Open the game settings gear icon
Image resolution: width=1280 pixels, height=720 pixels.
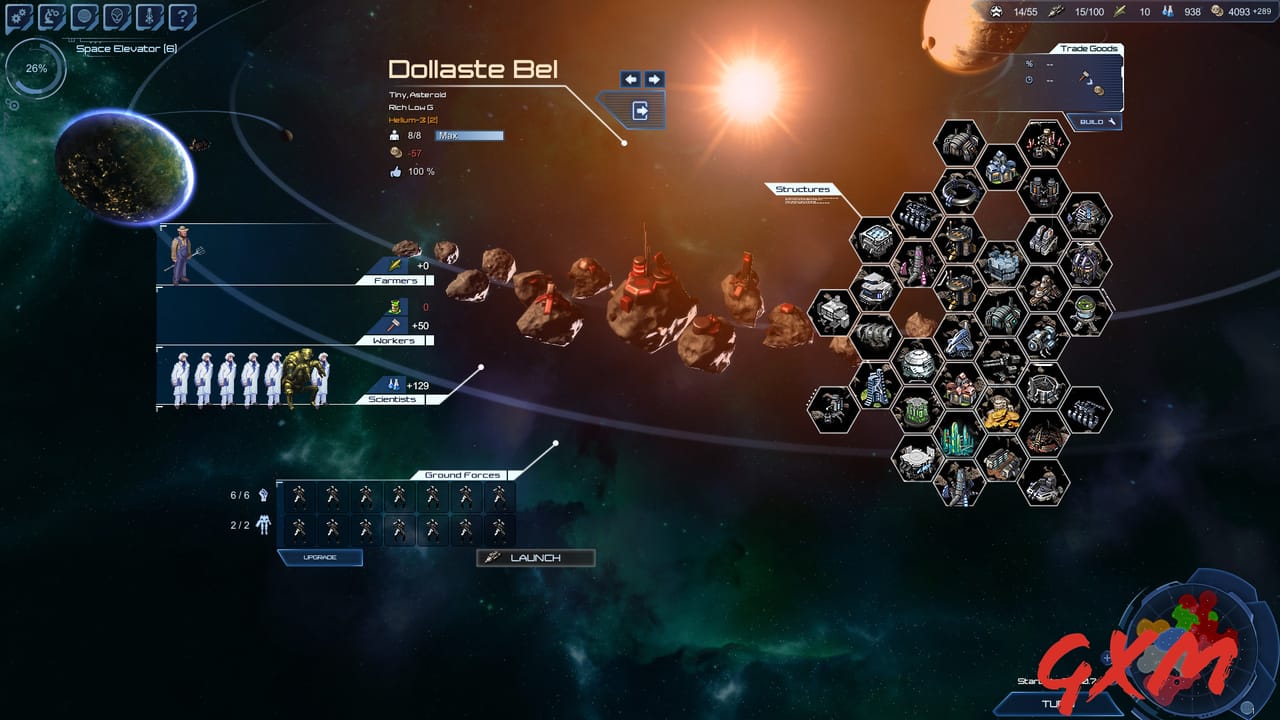click(17, 15)
